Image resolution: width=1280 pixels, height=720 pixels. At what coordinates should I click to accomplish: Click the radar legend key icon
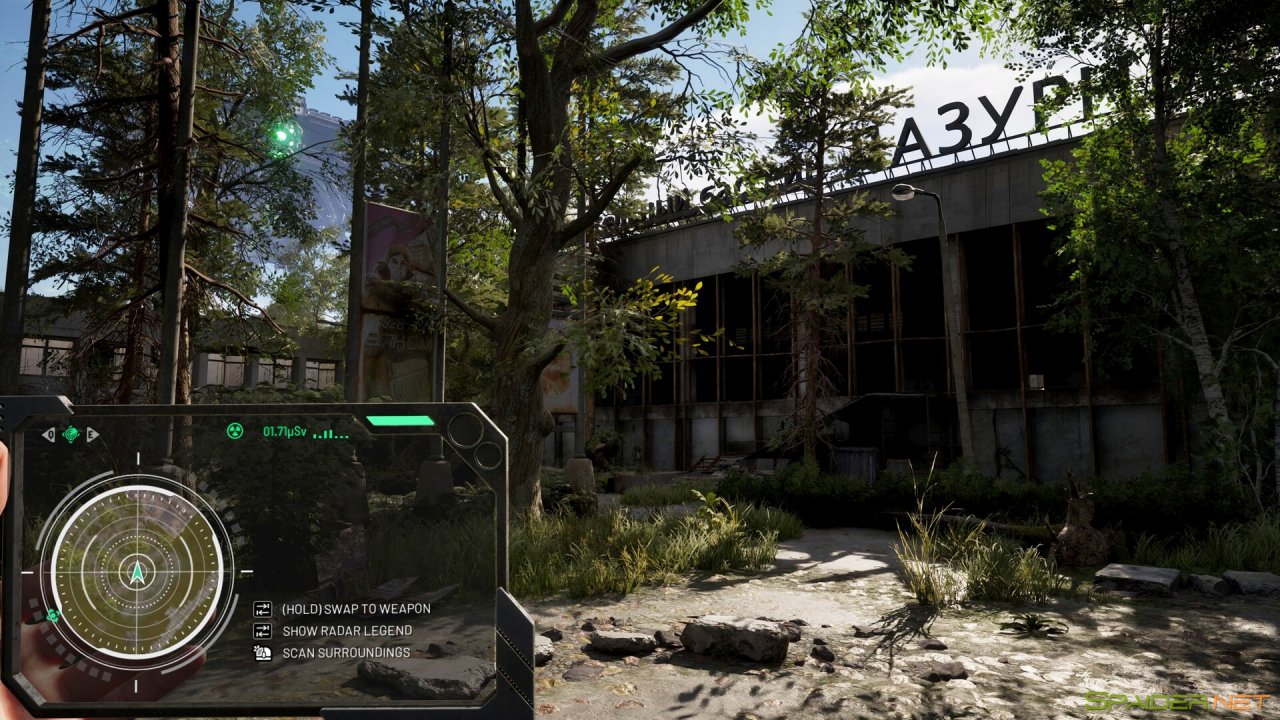click(x=262, y=631)
